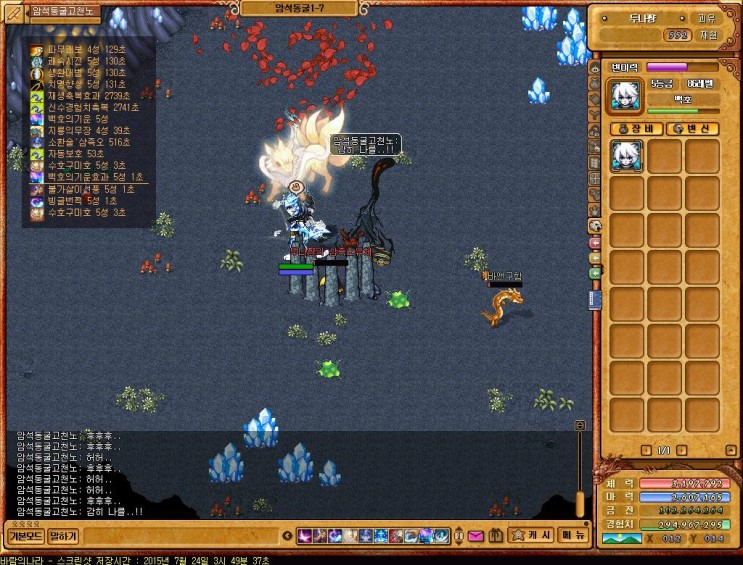The image size is (743, 565).
Task: Click the 기본모드 mode button
Action: (x=25, y=535)
